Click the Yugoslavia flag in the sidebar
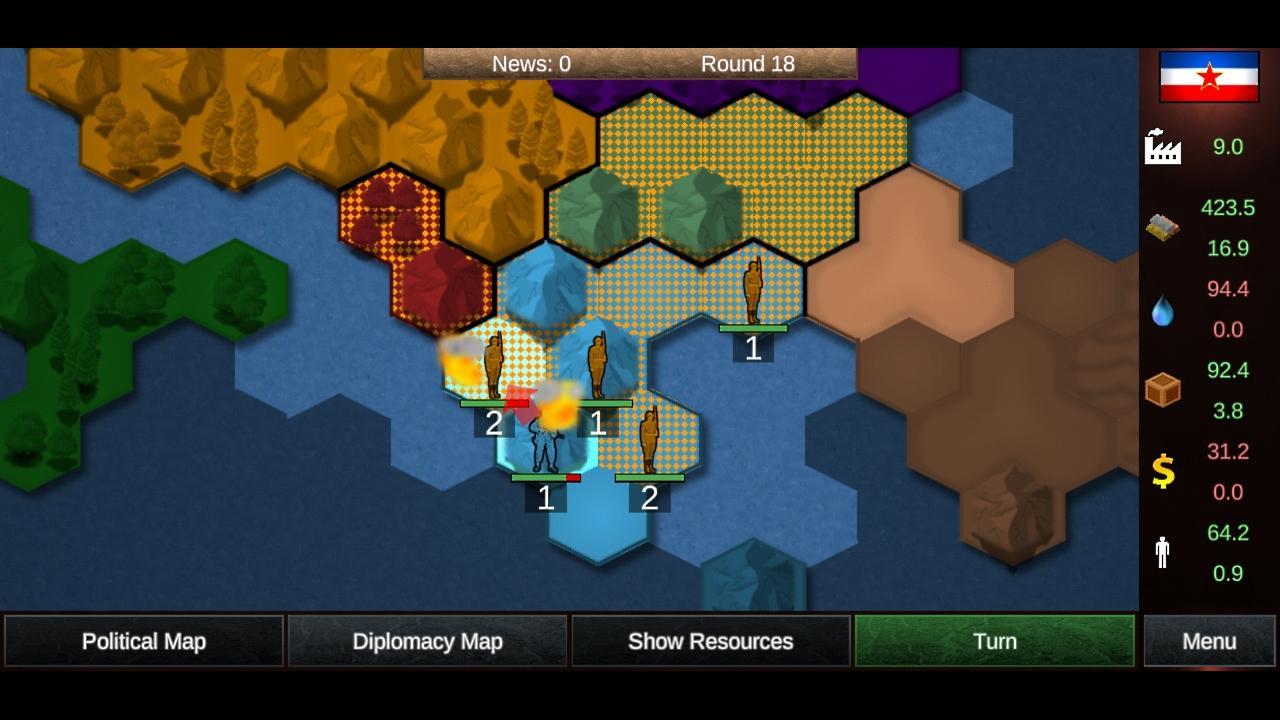Image resolution: width=1280 pixels, height=720 pixels. tap(1207, 76)
